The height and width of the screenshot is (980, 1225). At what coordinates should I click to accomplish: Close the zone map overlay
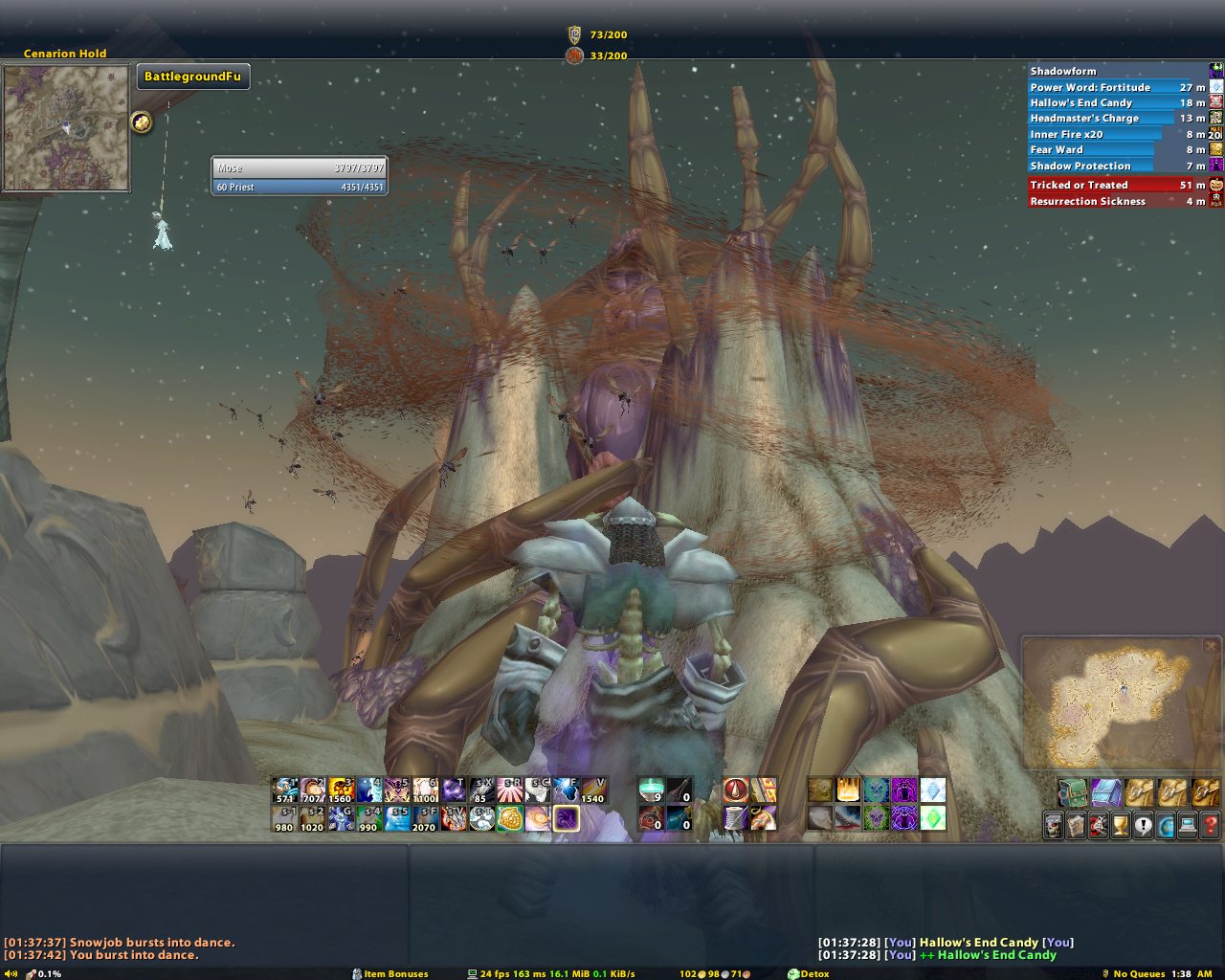1211,646
